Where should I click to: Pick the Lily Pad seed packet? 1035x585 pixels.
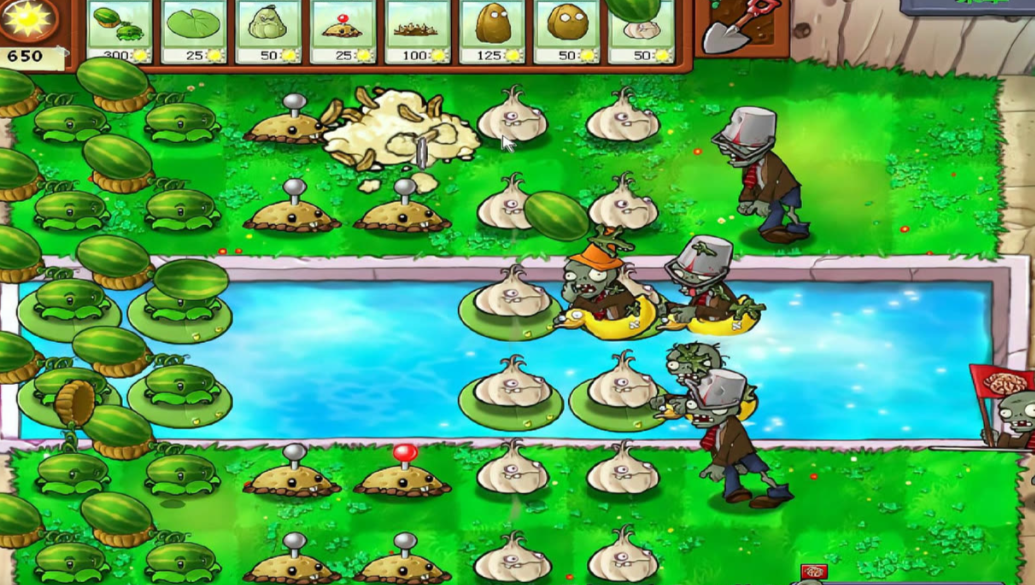(194, 30)
